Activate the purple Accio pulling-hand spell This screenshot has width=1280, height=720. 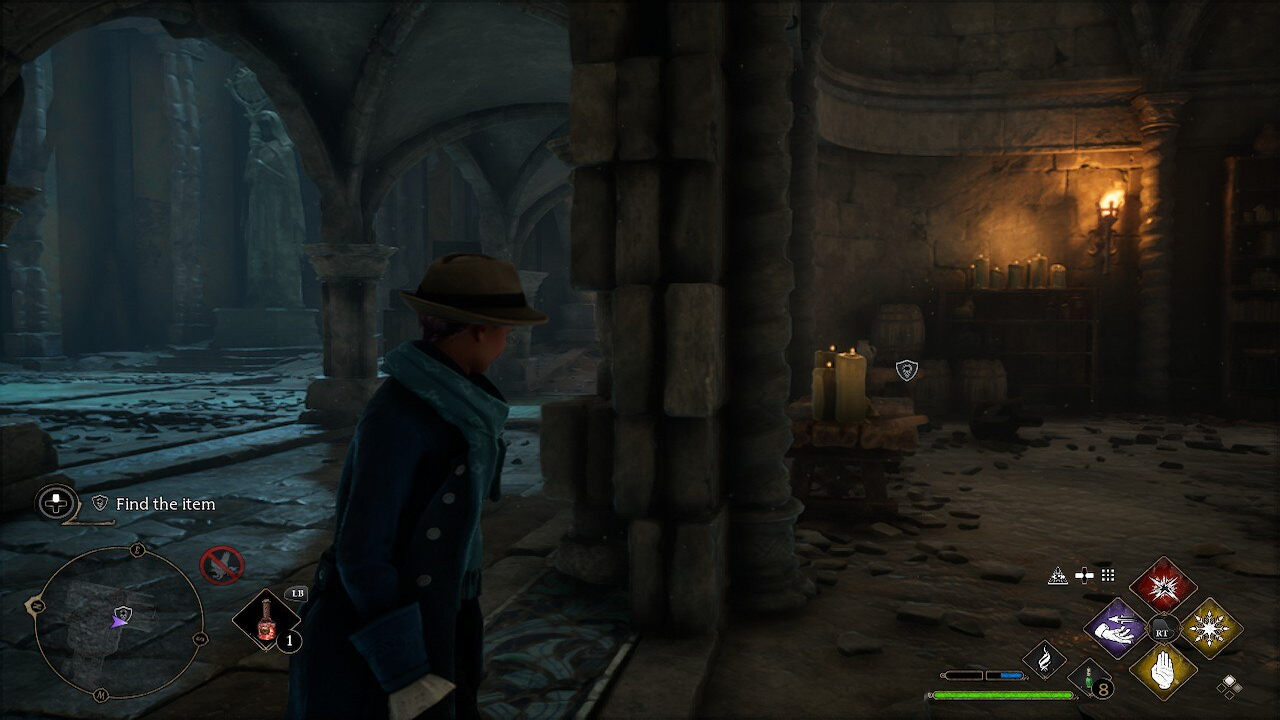tap(1115, 629)
